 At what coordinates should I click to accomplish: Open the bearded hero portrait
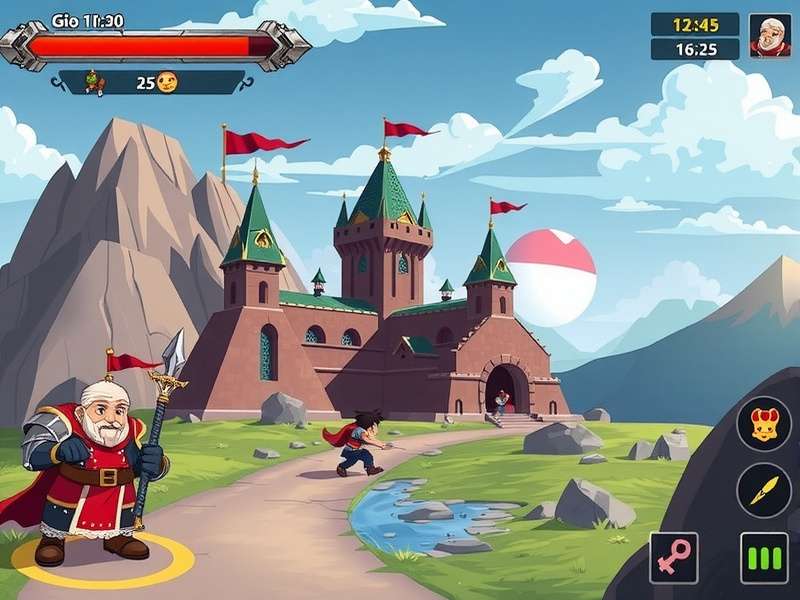(x=769, y=36)
